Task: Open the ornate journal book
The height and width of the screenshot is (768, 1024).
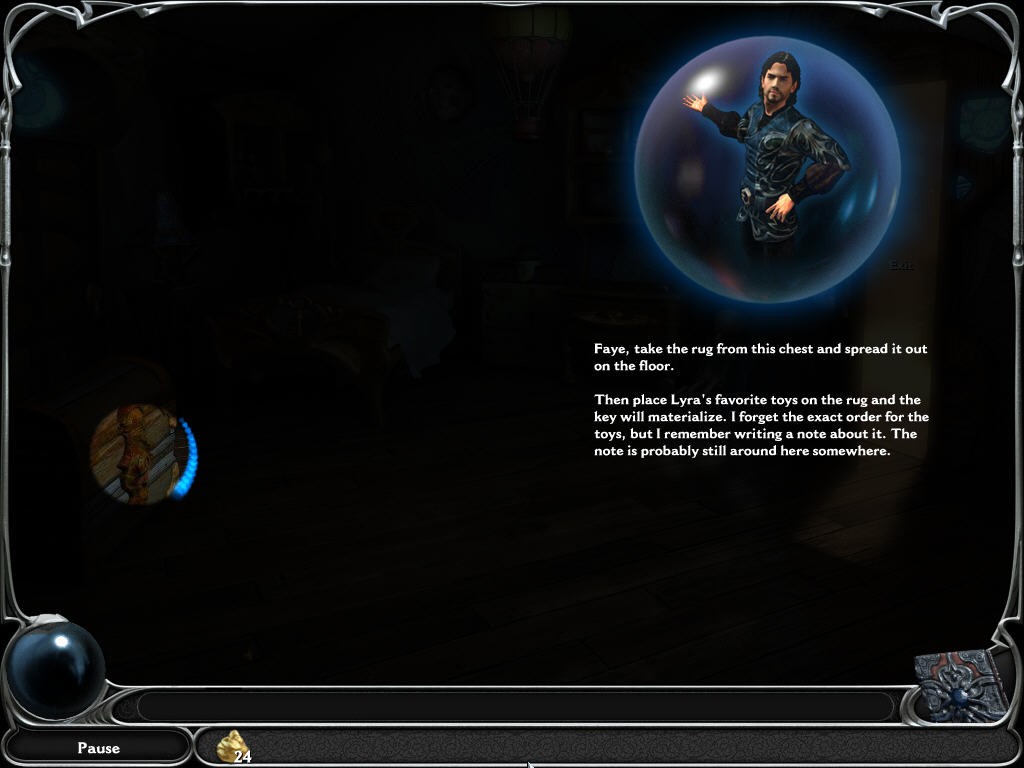Action: pyautogui.click(x=961, y=686)
